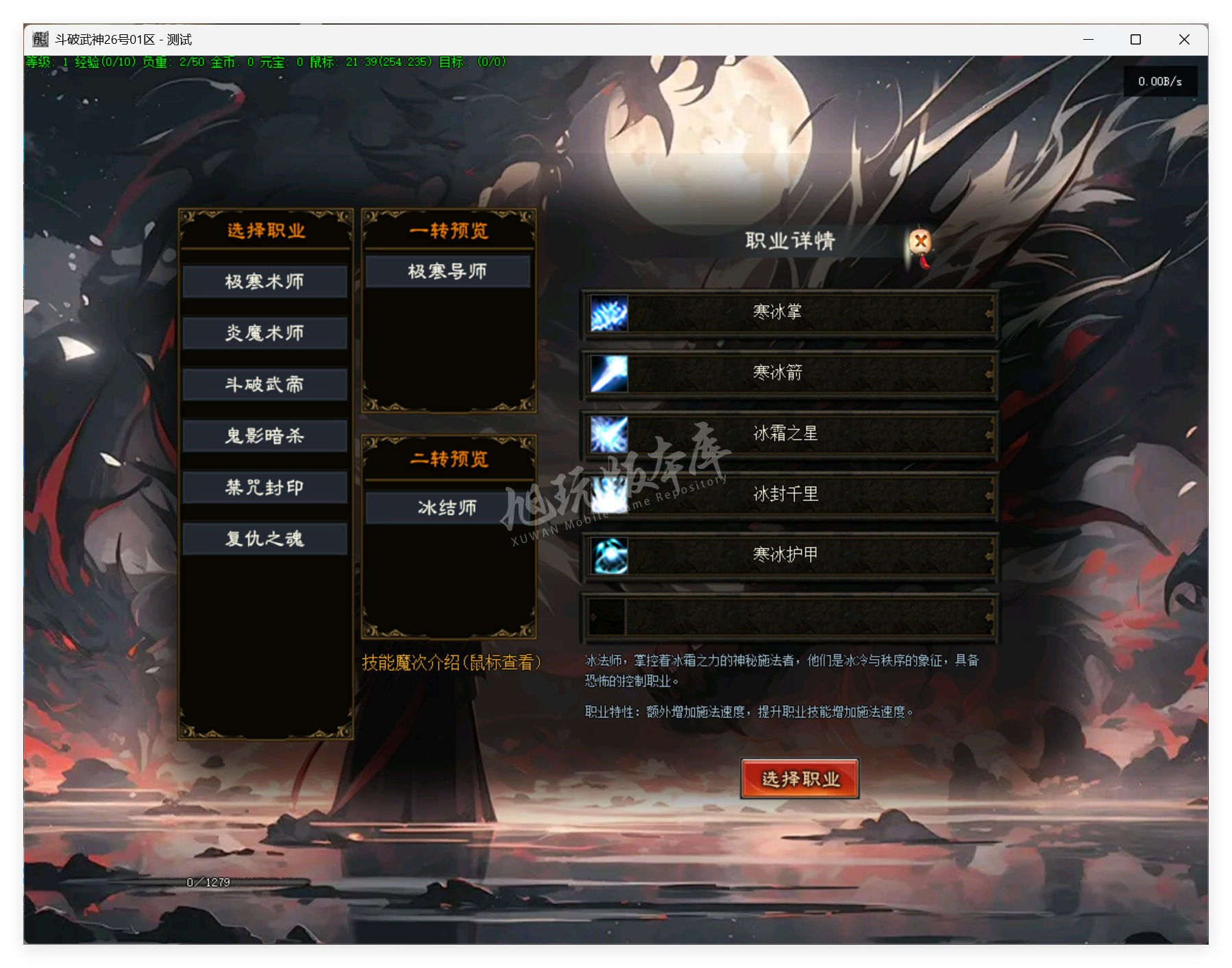
Task: Expand the 寒冰掌 skill row details
Action: [x=778, y=313]
